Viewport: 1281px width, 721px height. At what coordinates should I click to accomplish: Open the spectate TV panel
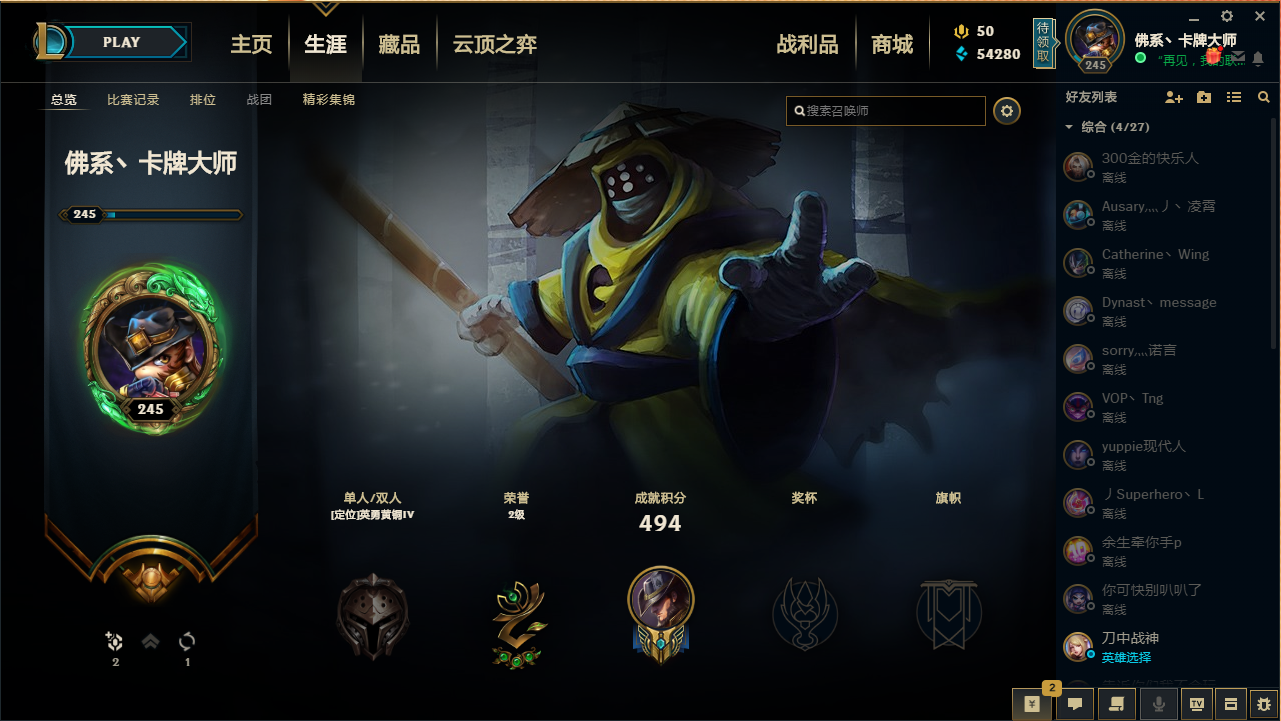pyautogui.click(x=1198, y=704)
